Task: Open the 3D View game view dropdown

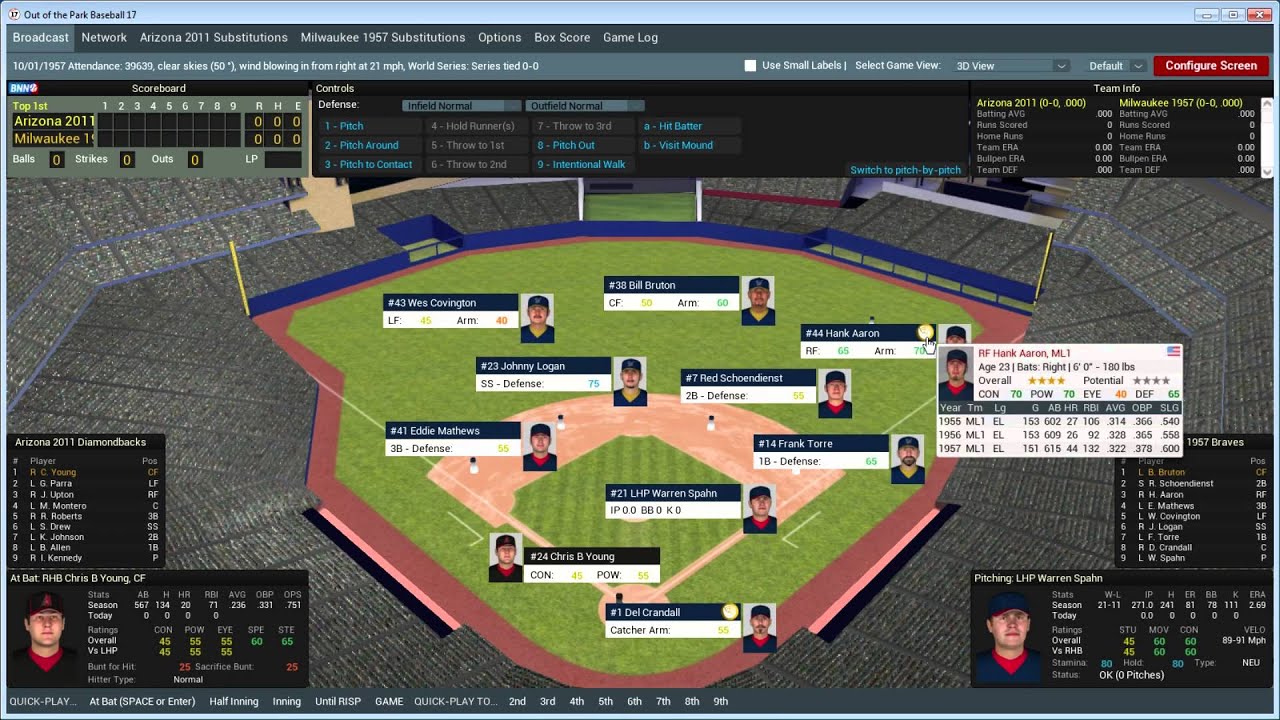Action: (1011, 66)
